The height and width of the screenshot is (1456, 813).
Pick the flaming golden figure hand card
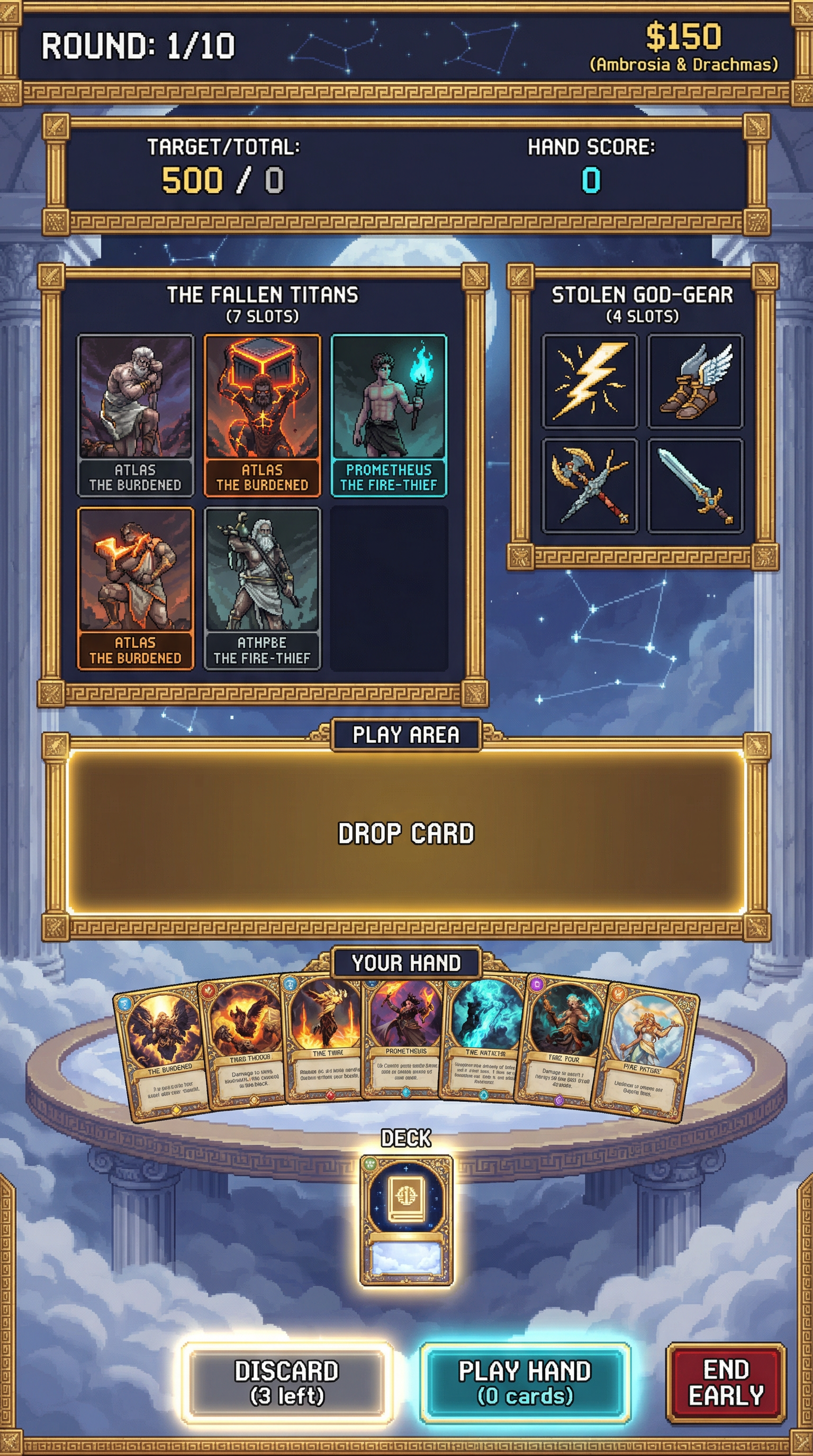[325, 1040]
